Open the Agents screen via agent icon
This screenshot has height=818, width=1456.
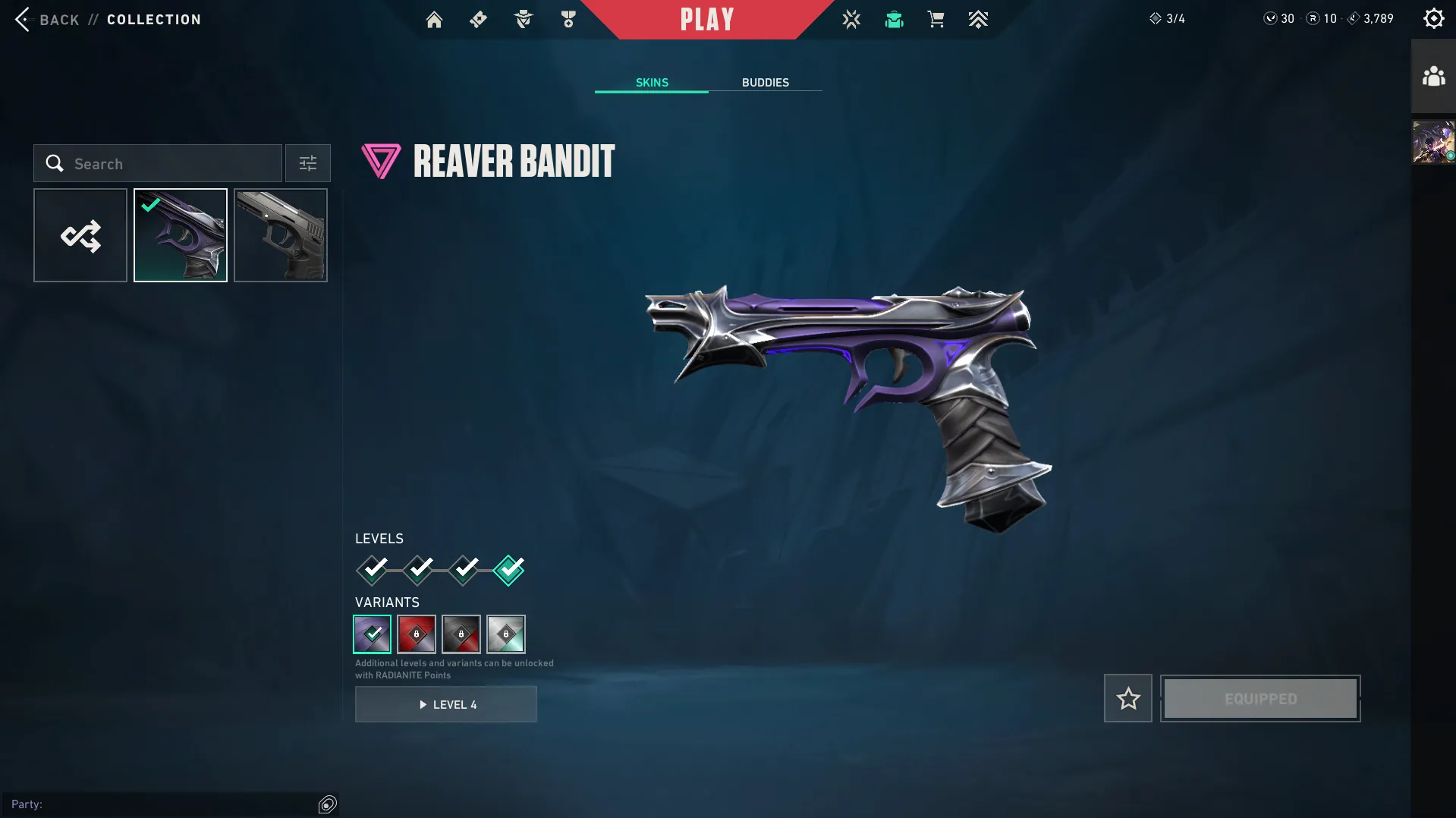[523, 20]
